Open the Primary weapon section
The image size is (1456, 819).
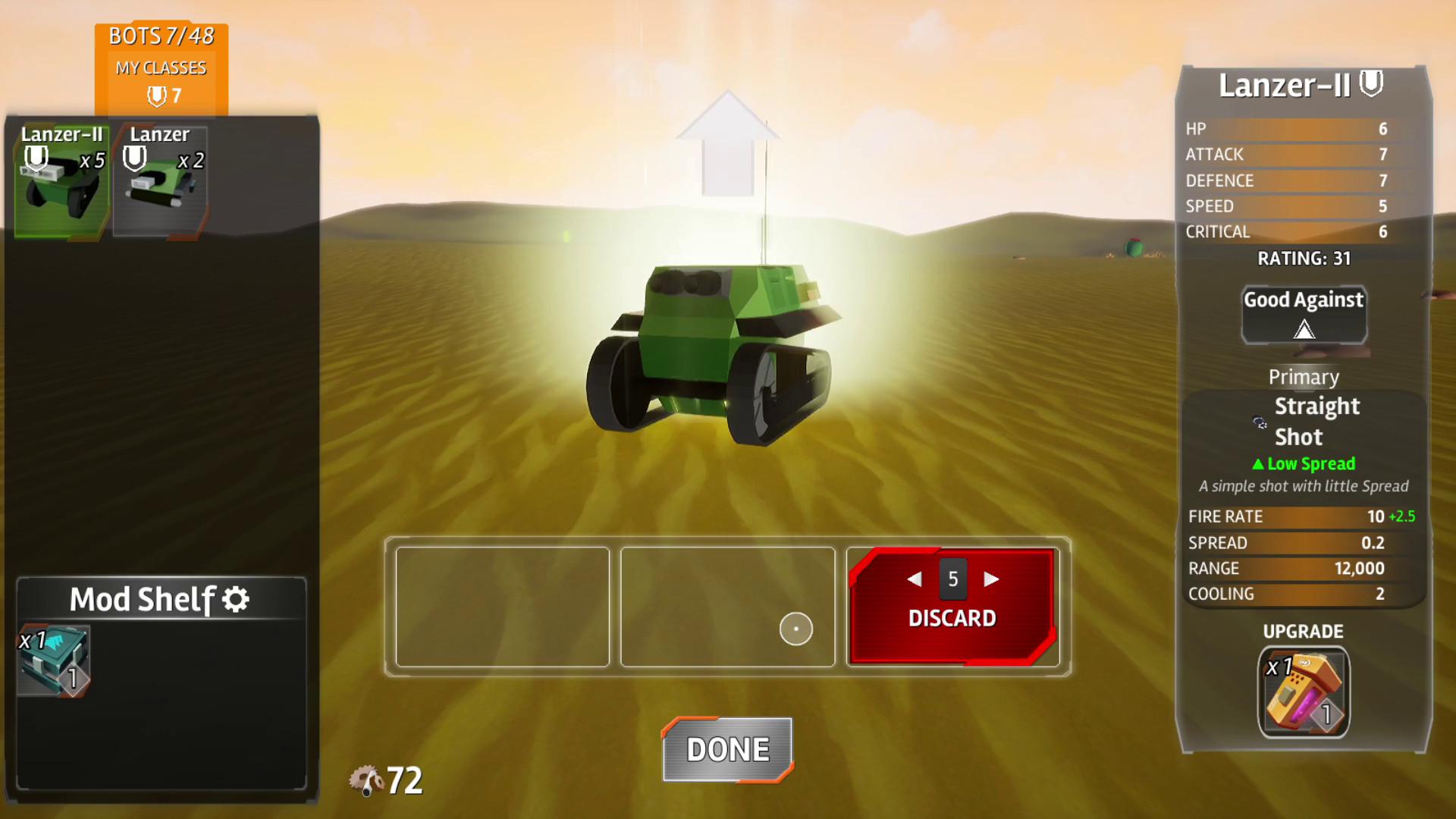(1304, 377)
